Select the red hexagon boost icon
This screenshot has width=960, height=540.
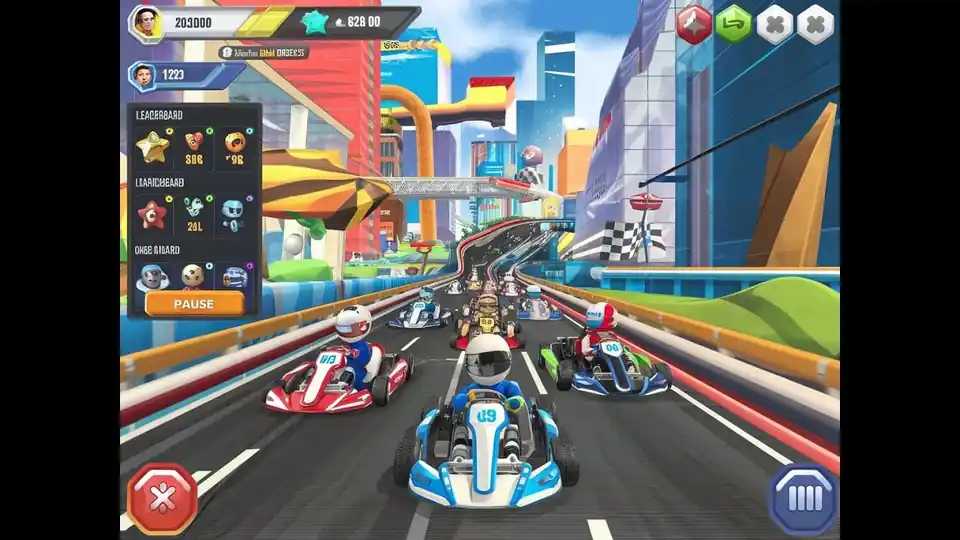pos(694,25)
